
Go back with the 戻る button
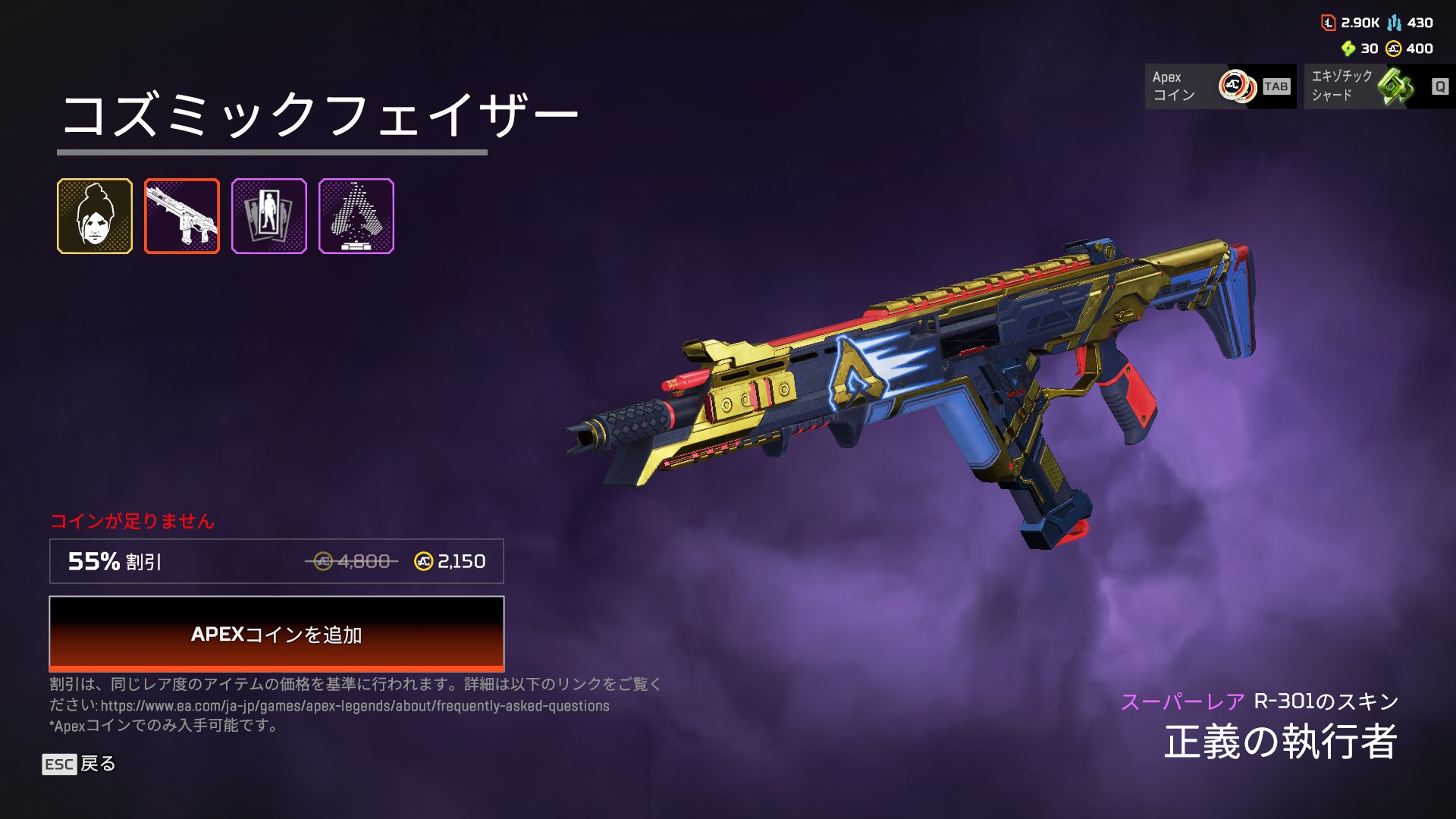pyautogui.click(x=80, y=764)
